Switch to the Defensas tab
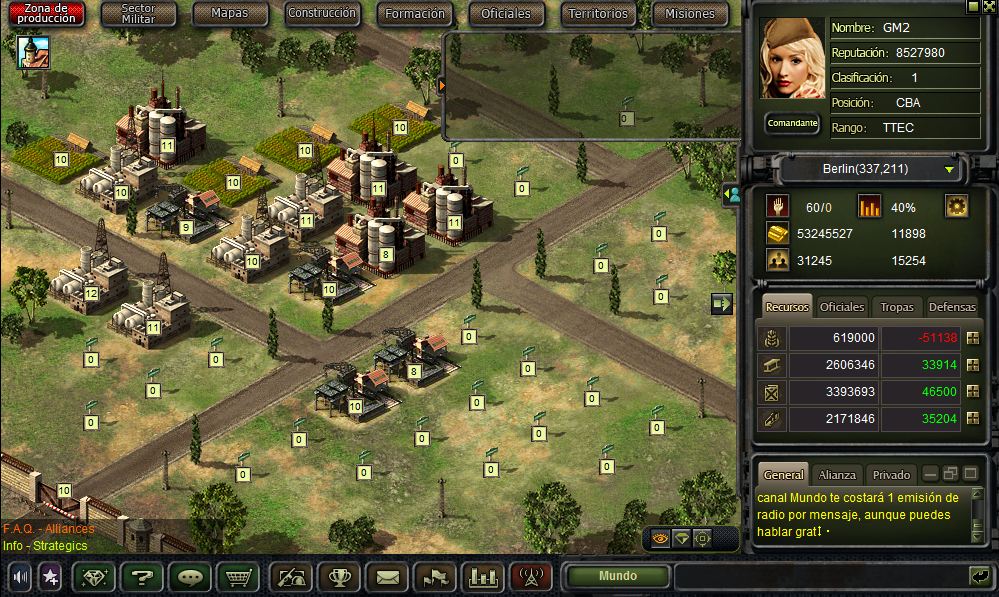 951,307
